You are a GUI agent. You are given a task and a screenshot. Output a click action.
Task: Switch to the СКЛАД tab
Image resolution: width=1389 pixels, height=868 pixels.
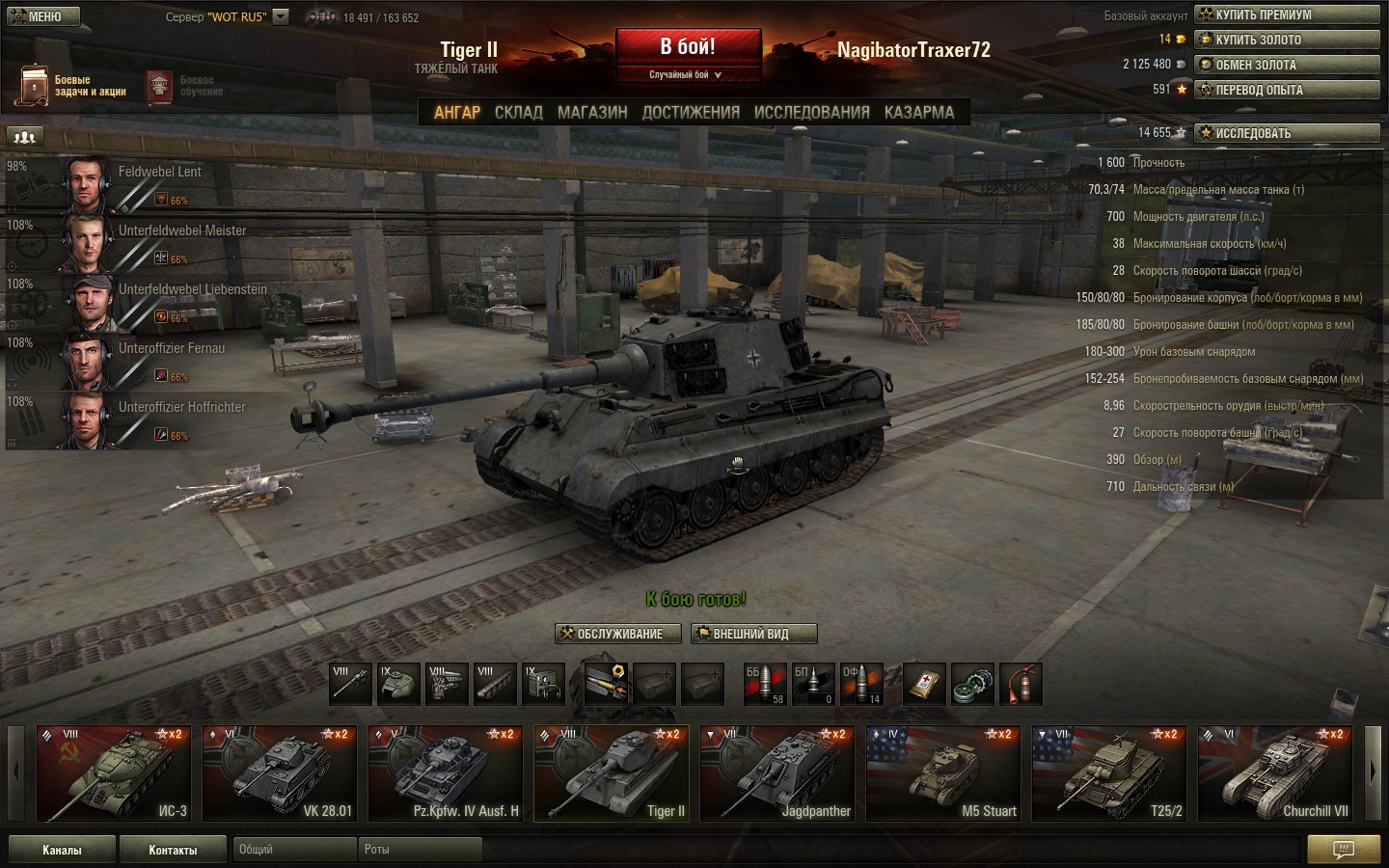519,112
